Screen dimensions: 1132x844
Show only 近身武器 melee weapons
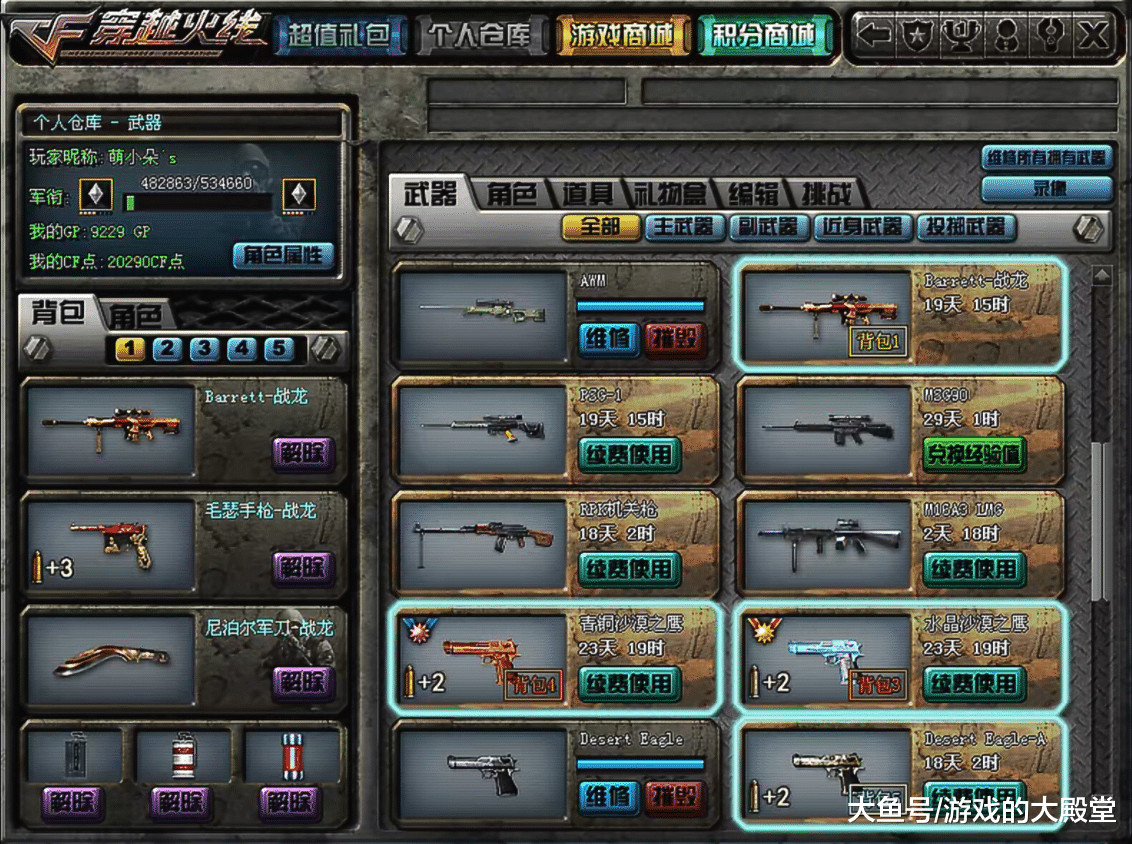(863, 227)
